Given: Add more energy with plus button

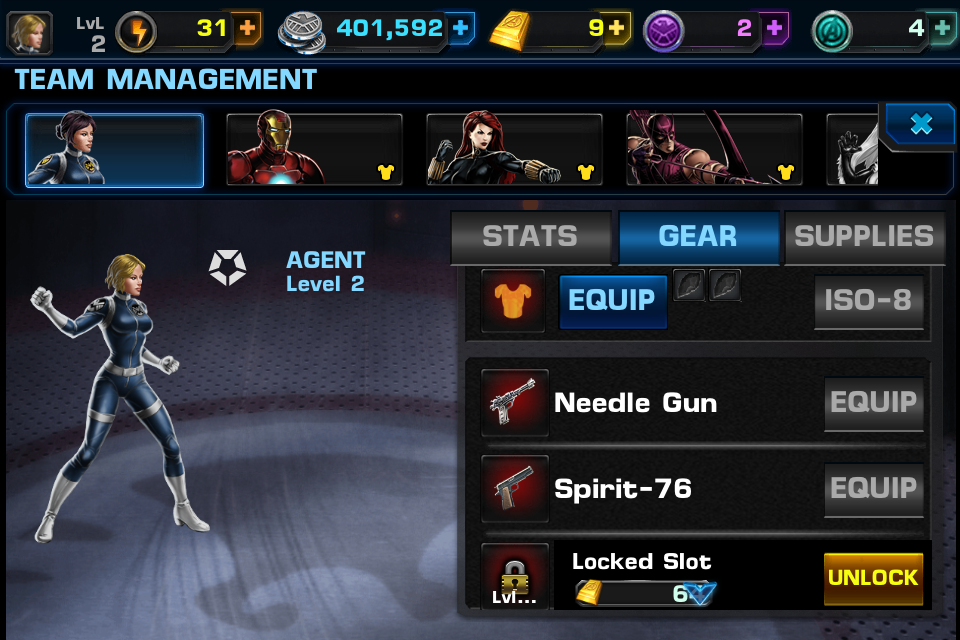Looking at the screenshot, I should pyautogui.click(x=247, y=29).
